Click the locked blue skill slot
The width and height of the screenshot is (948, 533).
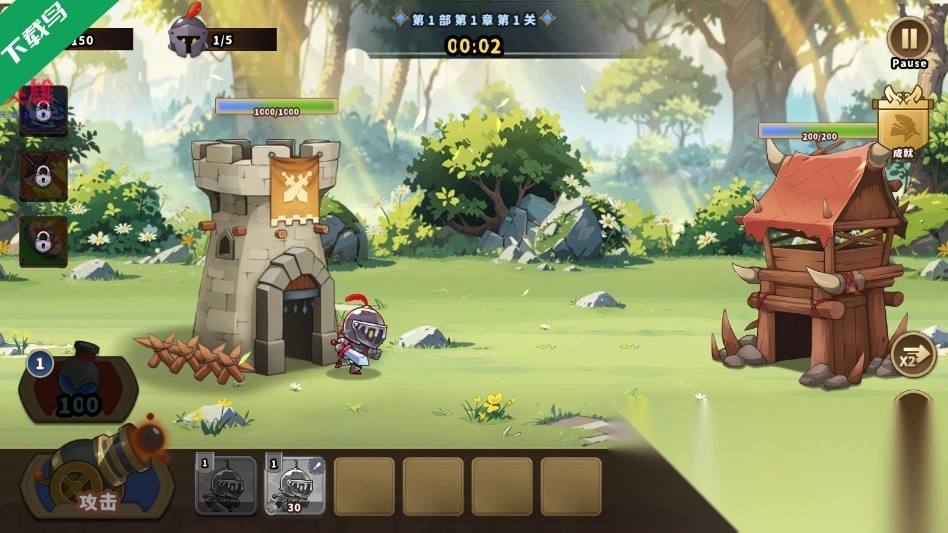click(x=43, y=109)
